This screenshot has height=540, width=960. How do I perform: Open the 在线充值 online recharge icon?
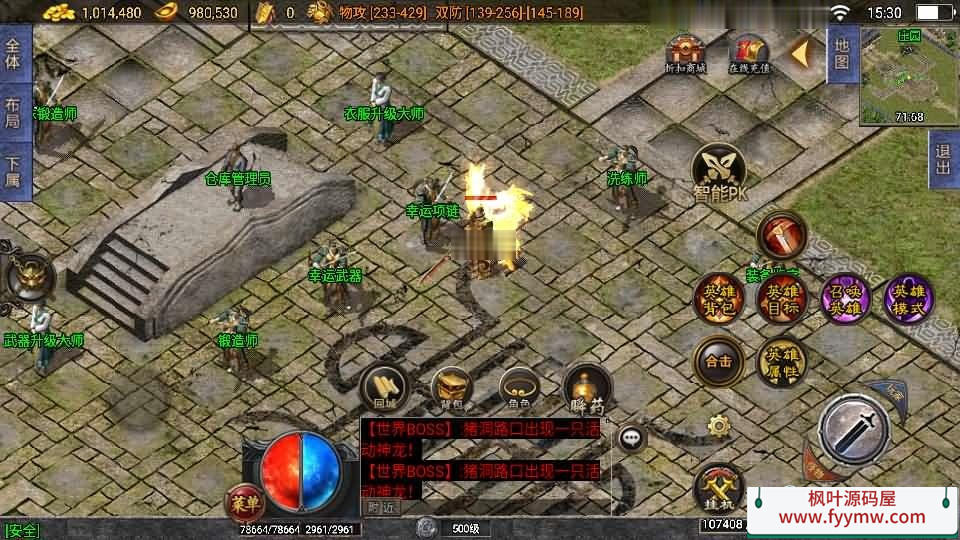(x=748, y=54)
